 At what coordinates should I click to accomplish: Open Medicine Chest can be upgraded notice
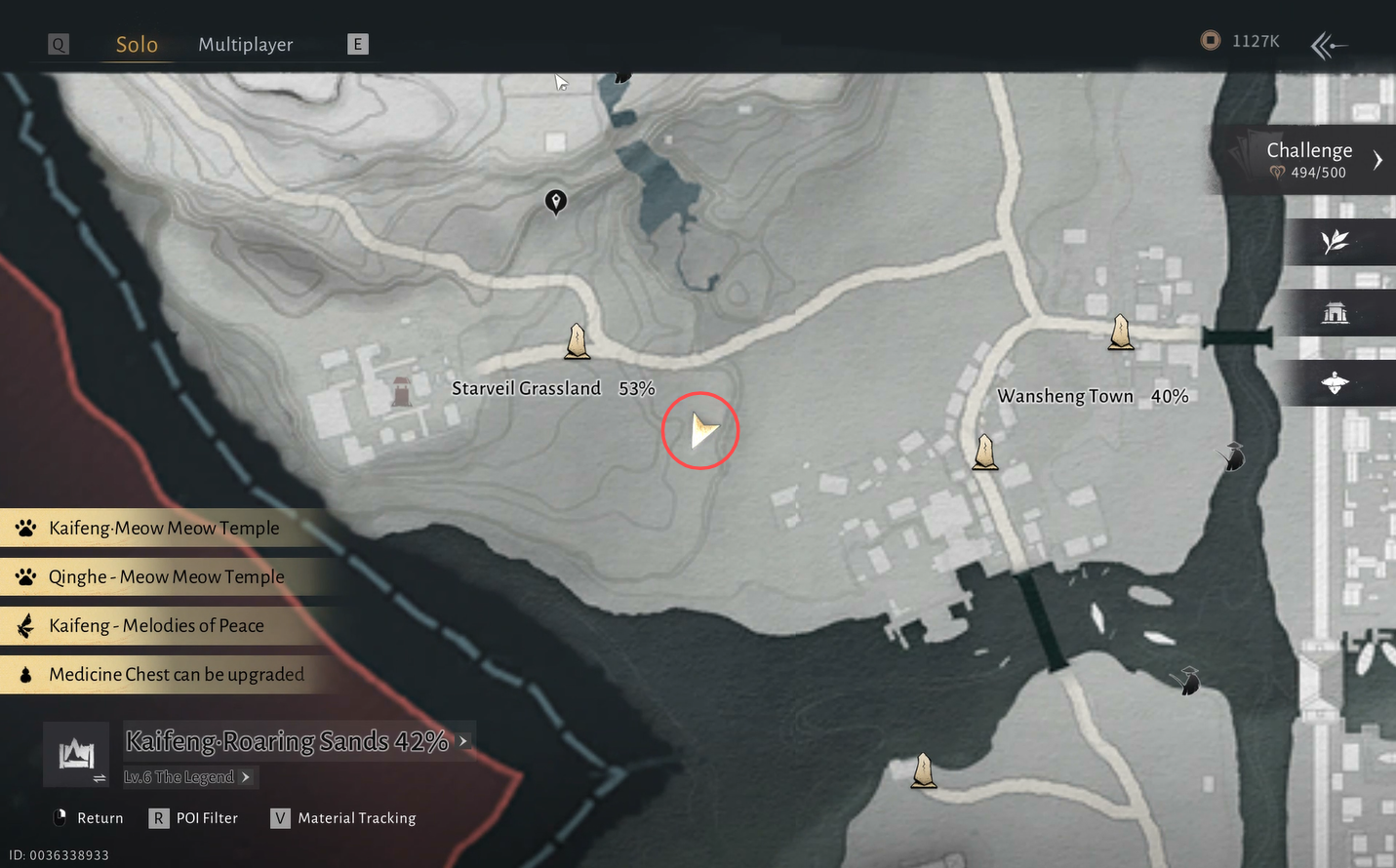coord(176,674)
